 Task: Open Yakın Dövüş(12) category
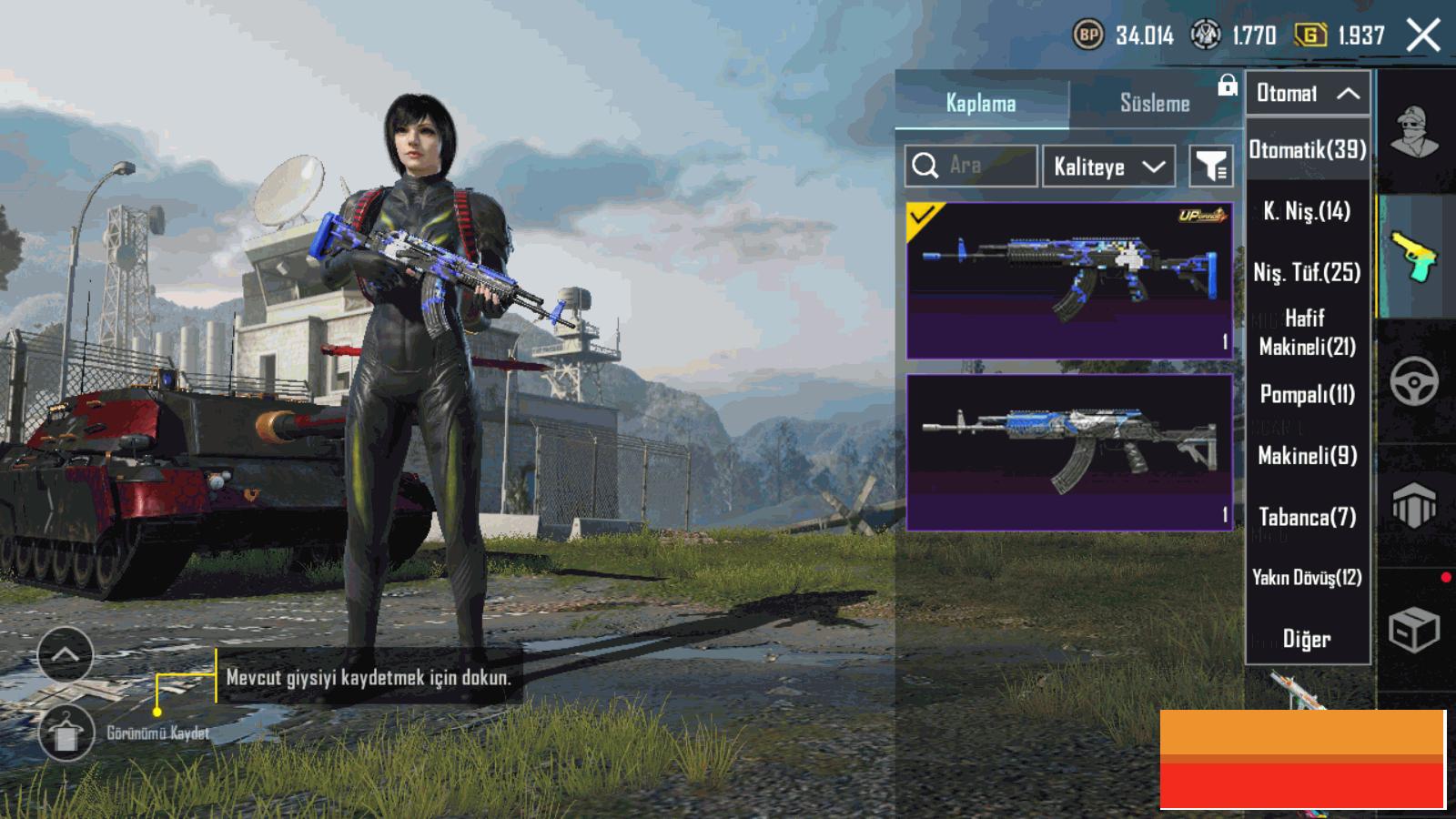1308,578
